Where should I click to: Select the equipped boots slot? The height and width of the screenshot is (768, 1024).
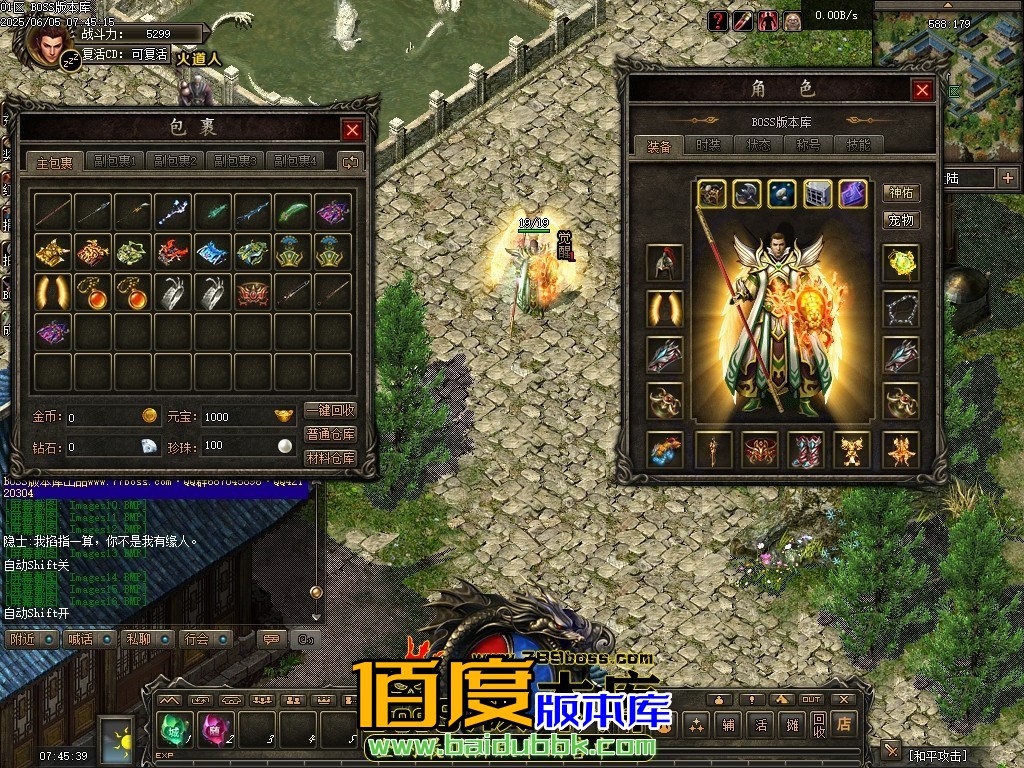[806, 449]
